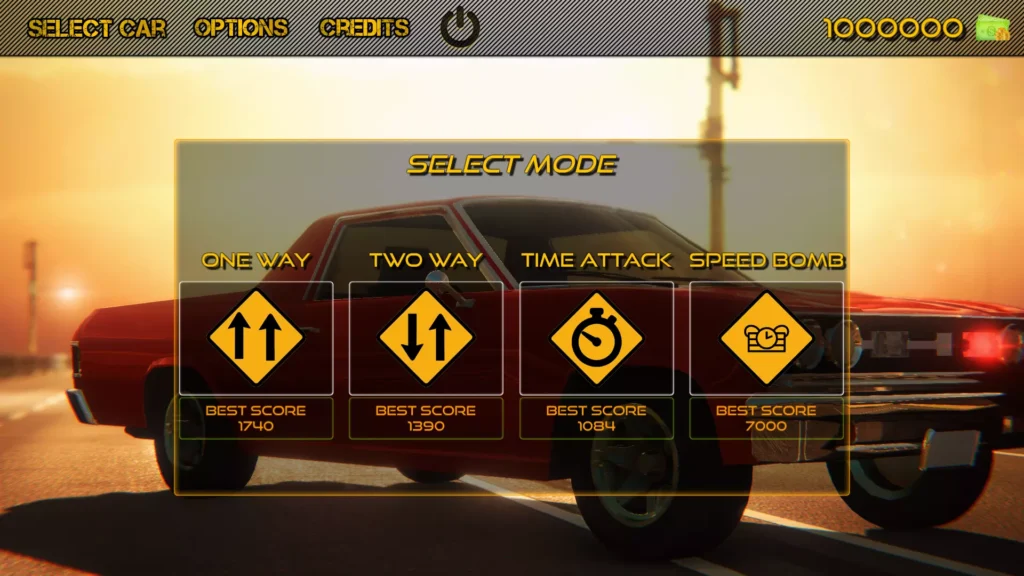This screenshot has height=576, width=1024.
Task: Start the Speed Bomb mode
Action: (x=766, y=338)
